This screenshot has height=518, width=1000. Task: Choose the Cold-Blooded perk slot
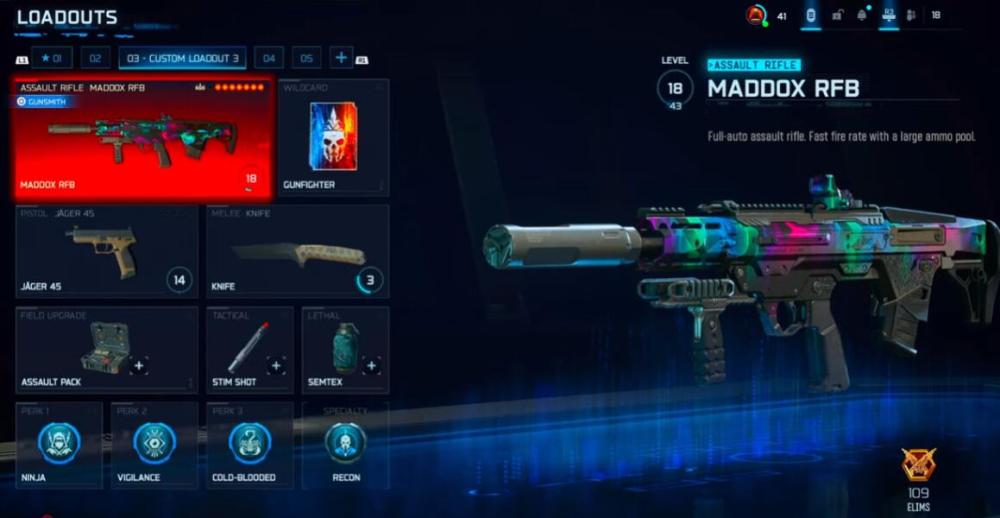tap(249, 445)
